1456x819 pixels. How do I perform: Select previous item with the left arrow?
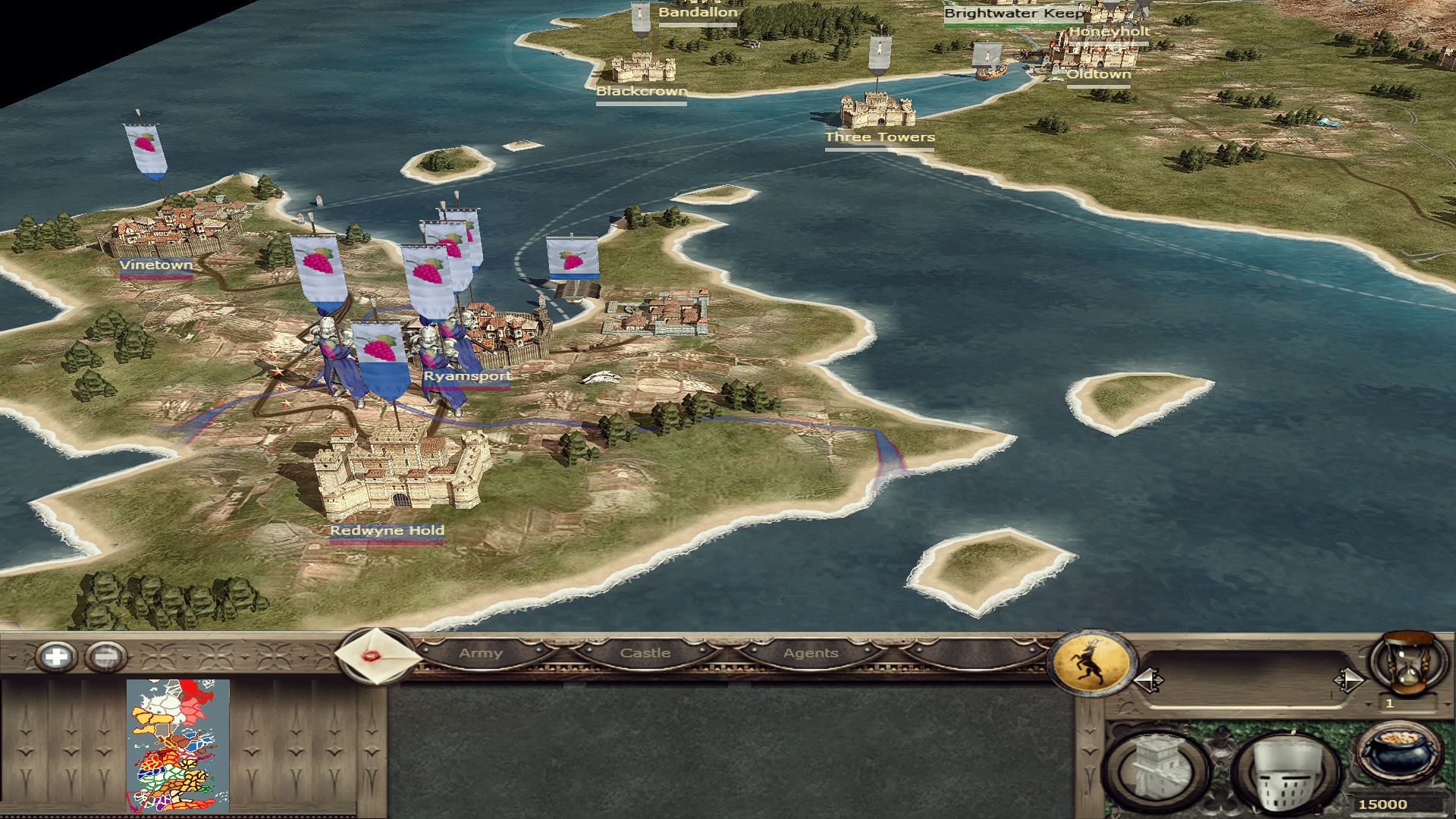(1148, 680)
